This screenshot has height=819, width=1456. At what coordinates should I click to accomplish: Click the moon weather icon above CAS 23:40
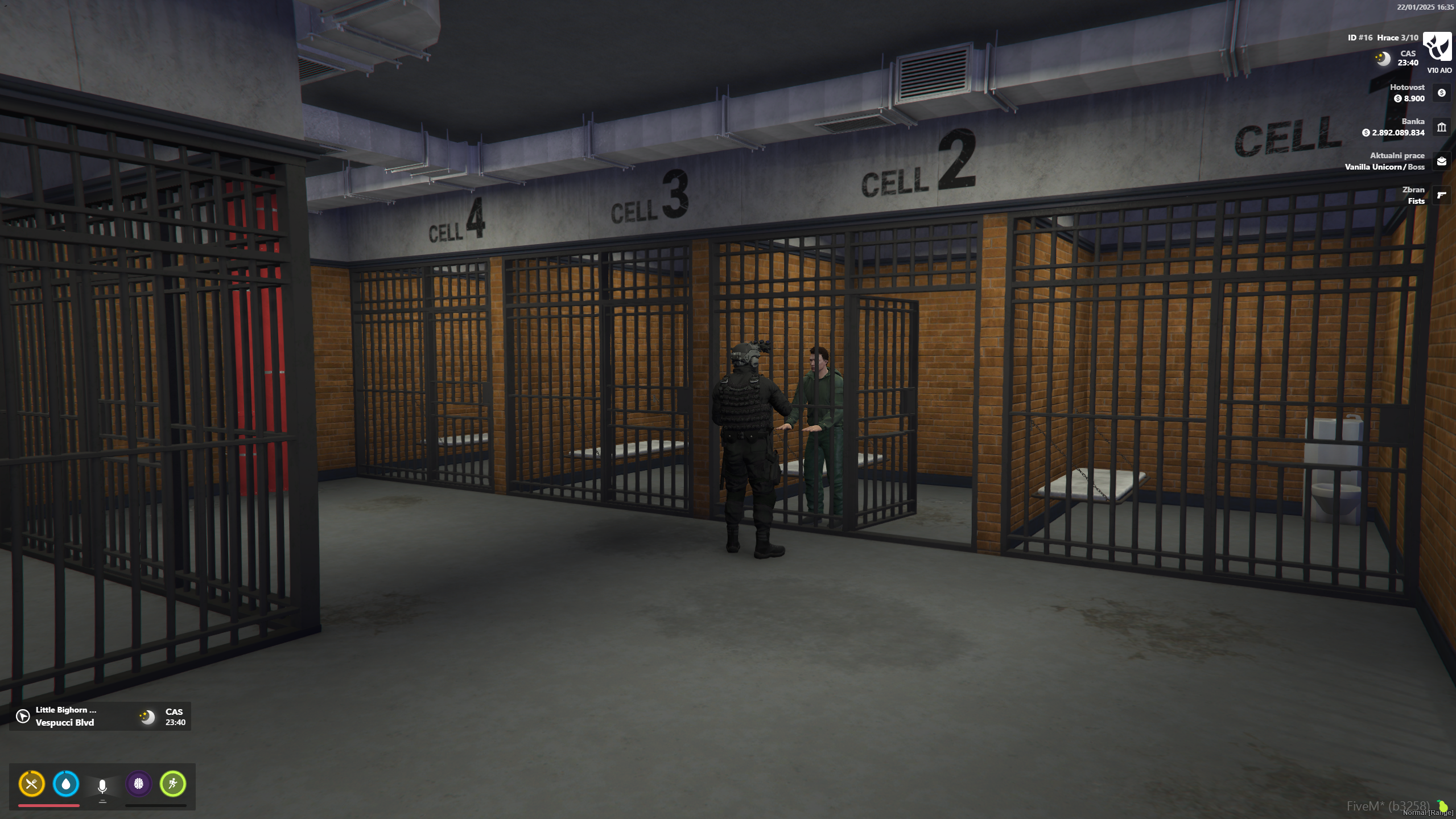click(1383, 59)
